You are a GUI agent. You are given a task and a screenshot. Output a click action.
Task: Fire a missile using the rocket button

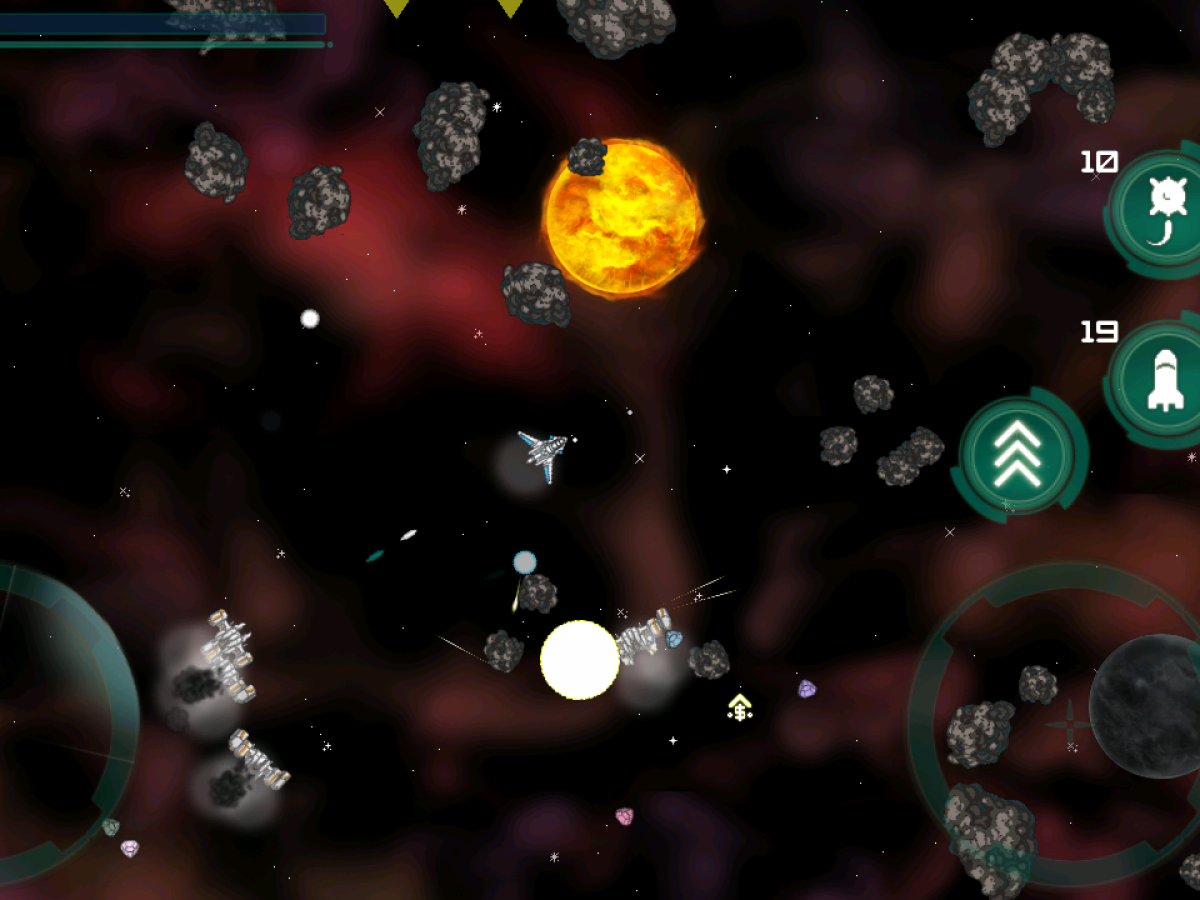tap(1165, 382)
